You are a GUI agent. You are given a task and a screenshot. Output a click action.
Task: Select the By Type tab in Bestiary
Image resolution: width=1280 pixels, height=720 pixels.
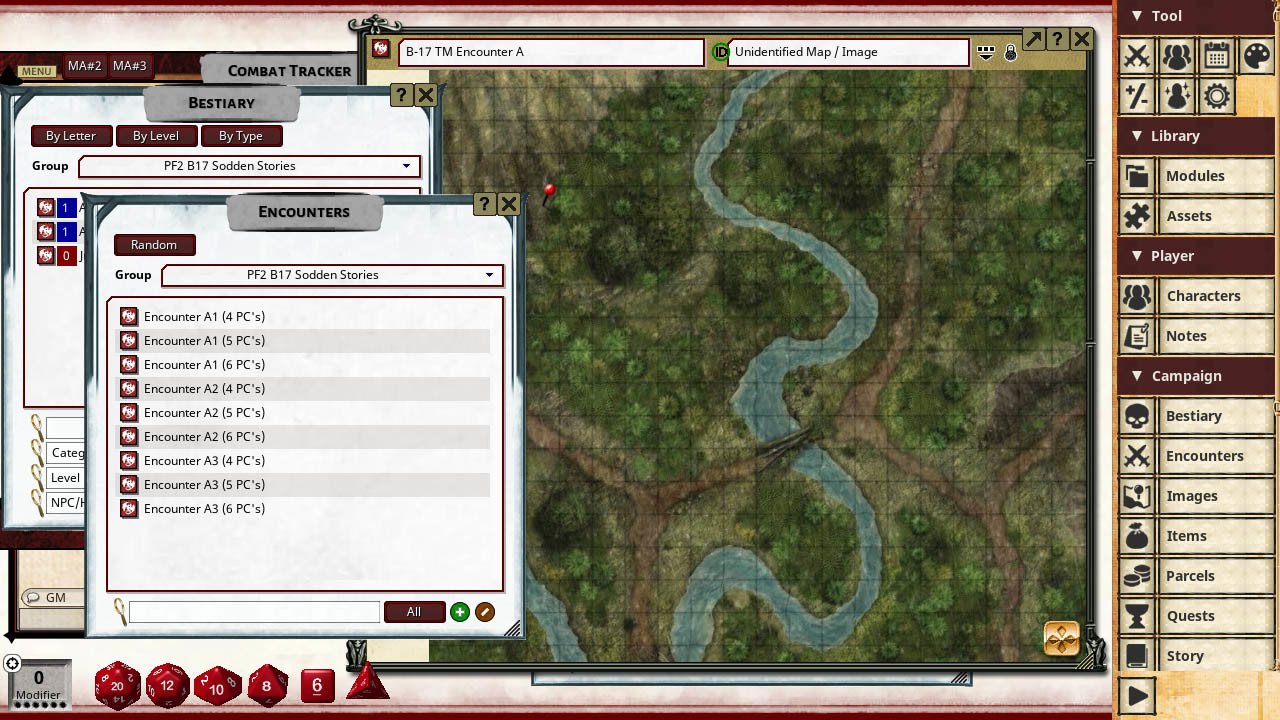pos(242,136)
